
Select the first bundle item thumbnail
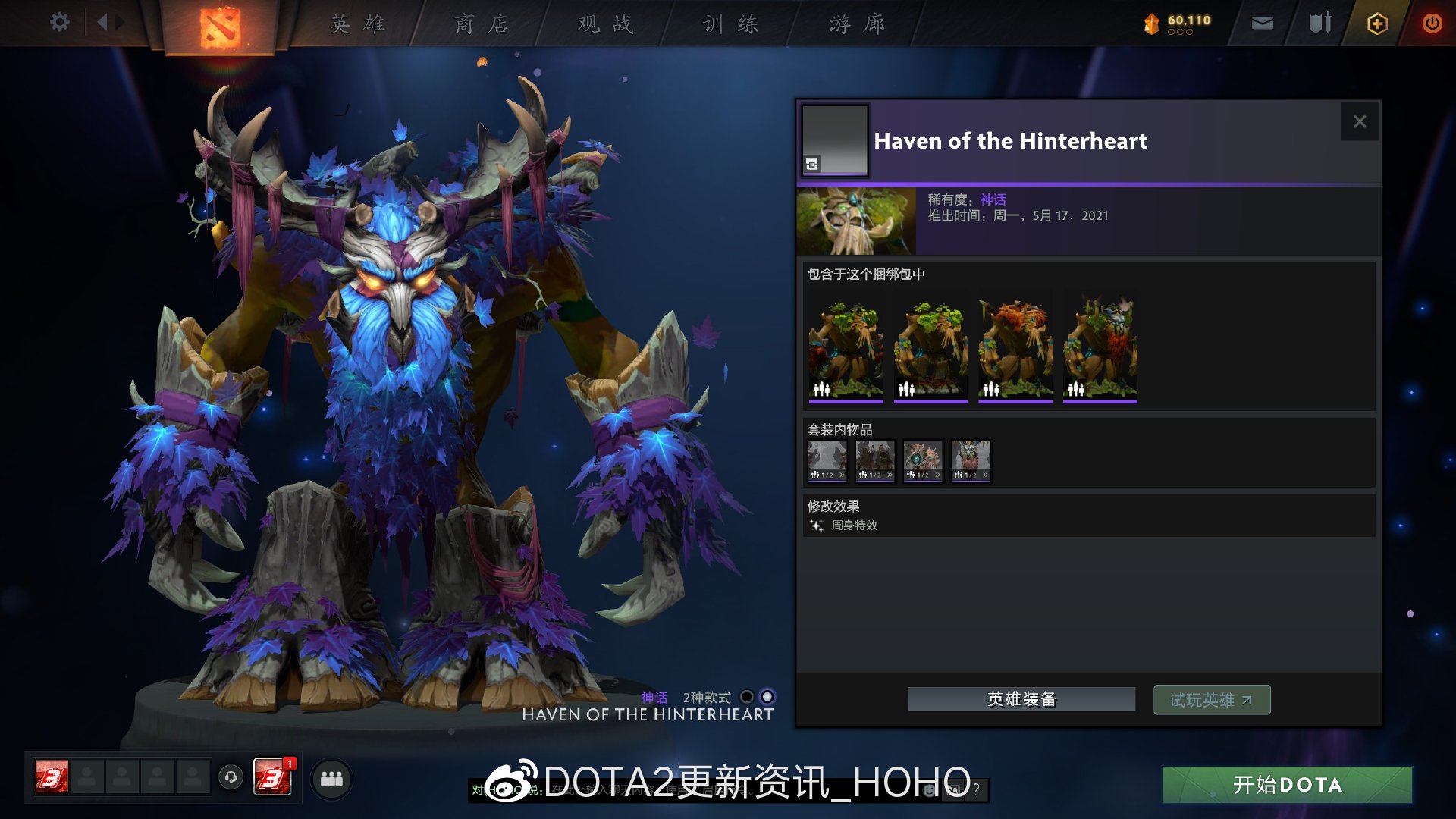coord(846,345)
